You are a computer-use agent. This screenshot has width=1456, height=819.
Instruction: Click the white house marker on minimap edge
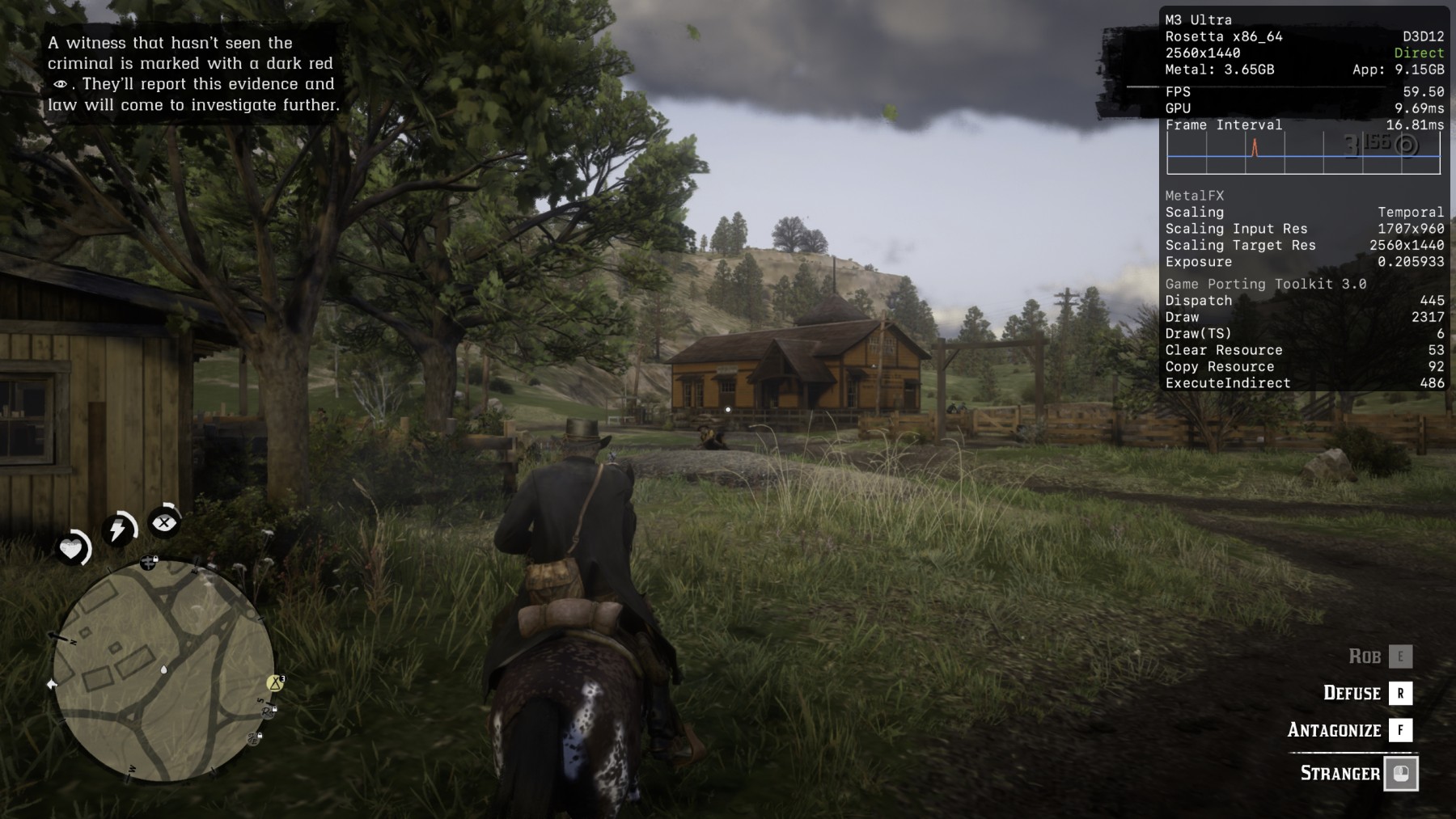[53, 684]
